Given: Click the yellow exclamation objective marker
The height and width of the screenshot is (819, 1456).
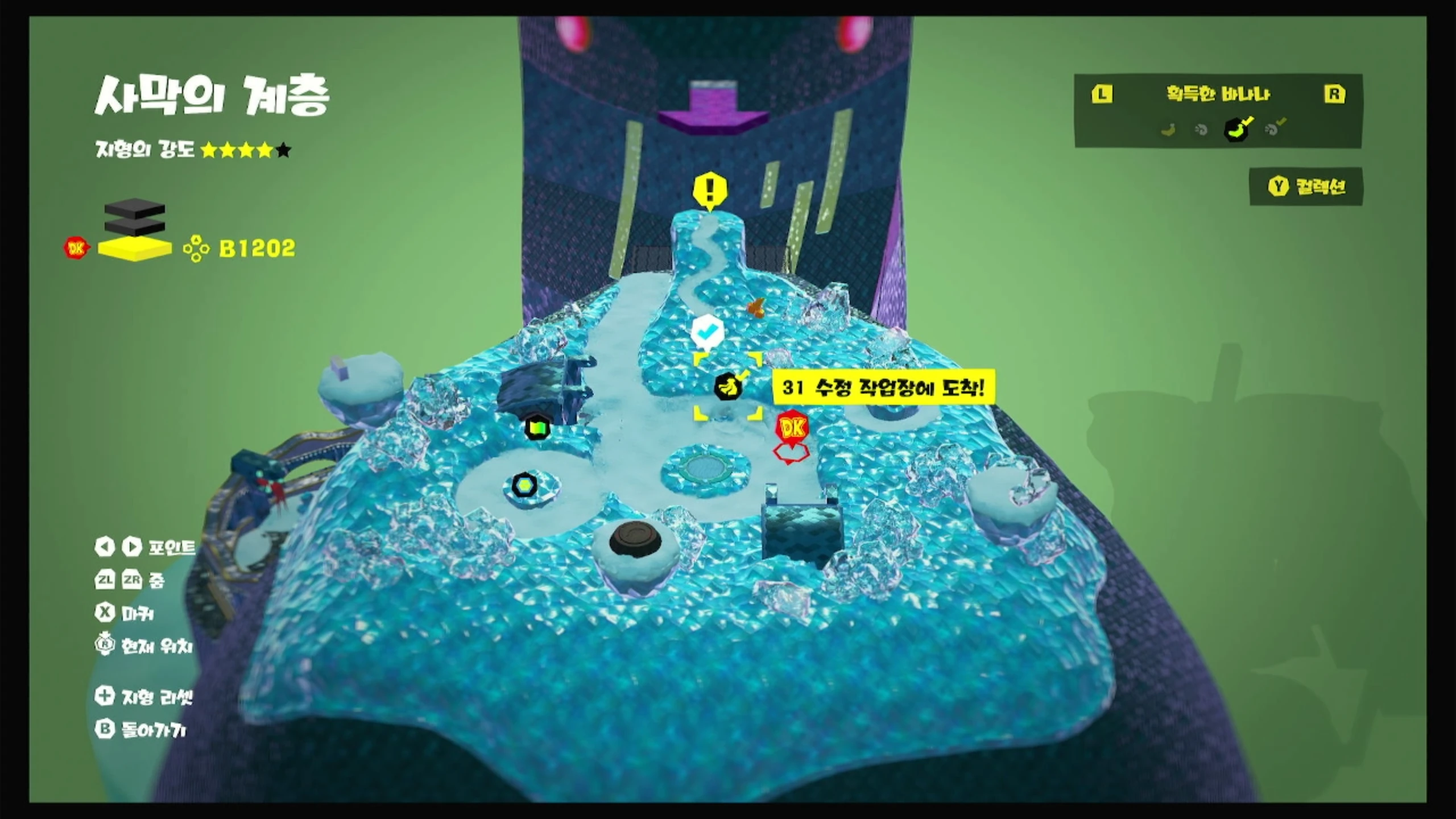Looking at the screenshot, I should pos(710,189).
